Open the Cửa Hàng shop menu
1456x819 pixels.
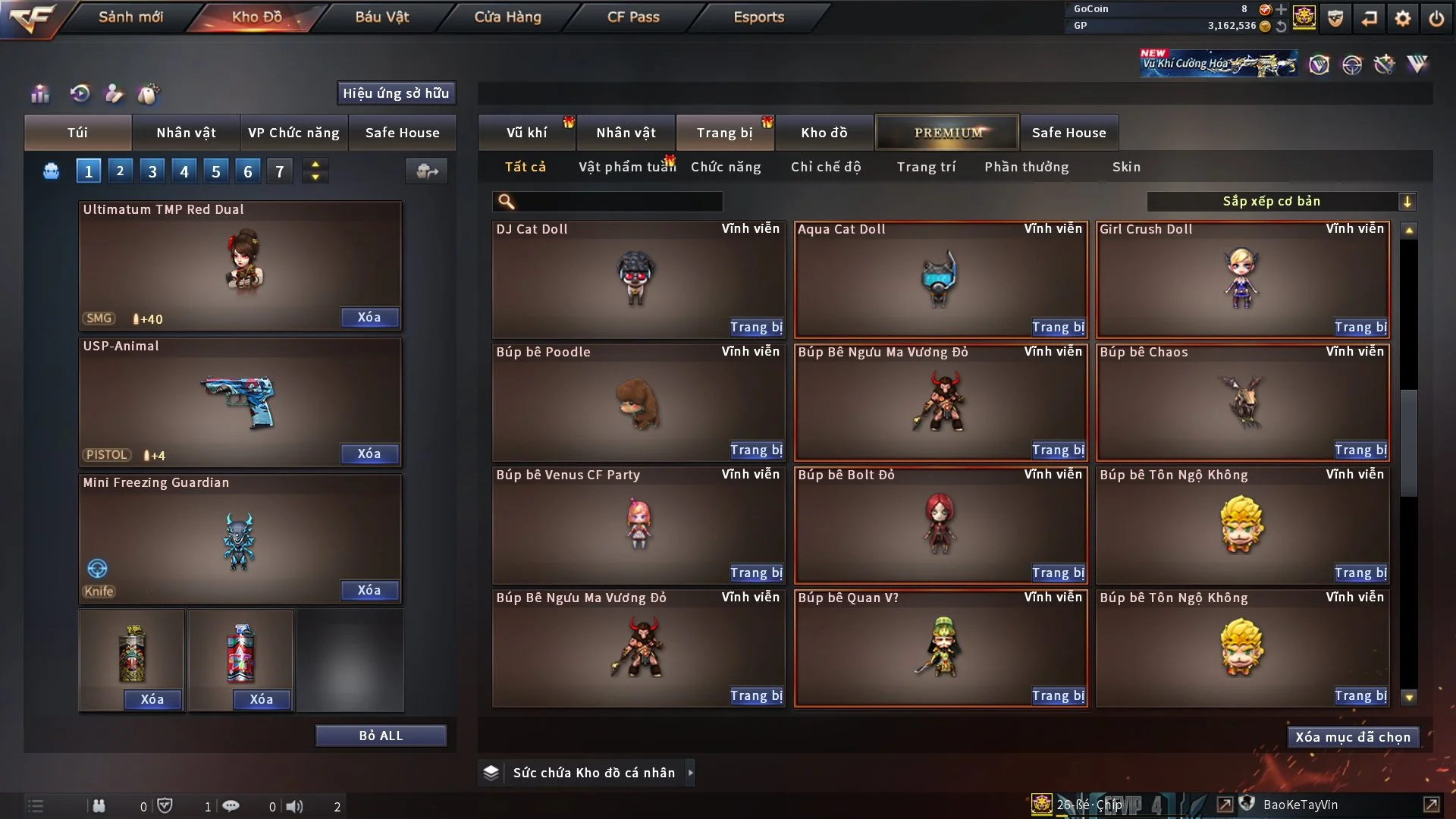pyautogui.click(x=507, y=17)
